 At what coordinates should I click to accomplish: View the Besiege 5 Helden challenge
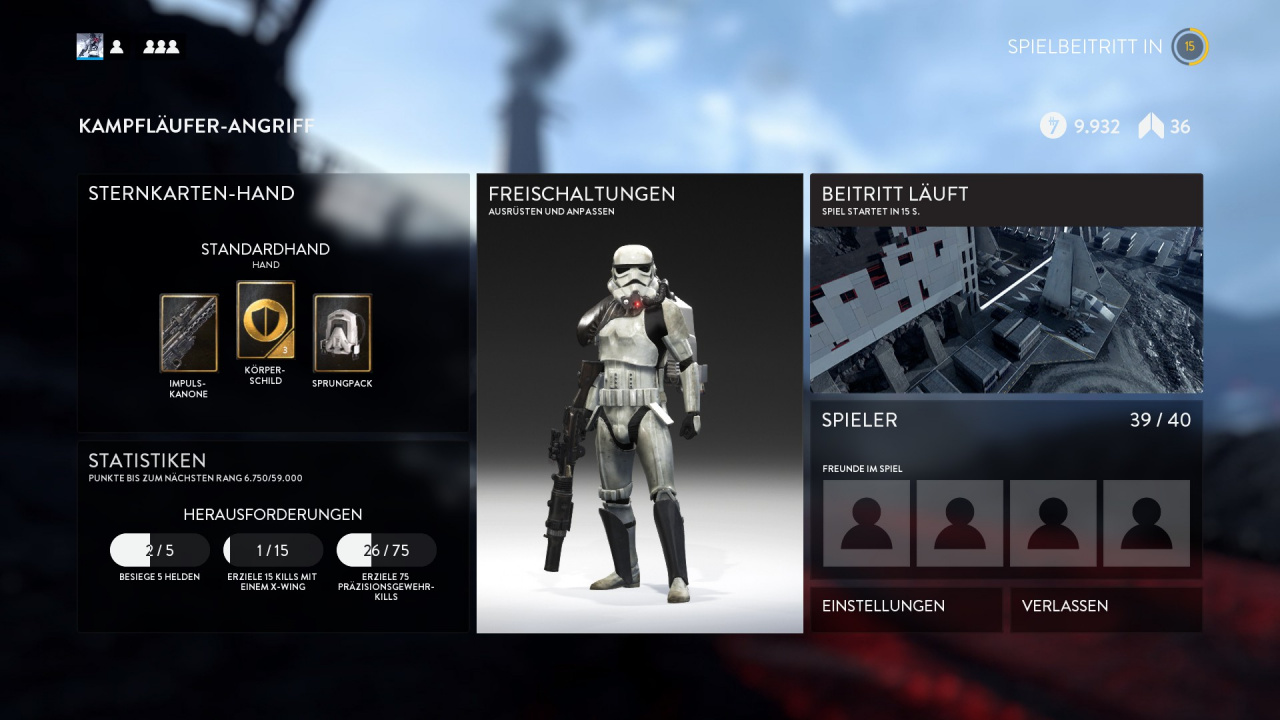(160, 550)
